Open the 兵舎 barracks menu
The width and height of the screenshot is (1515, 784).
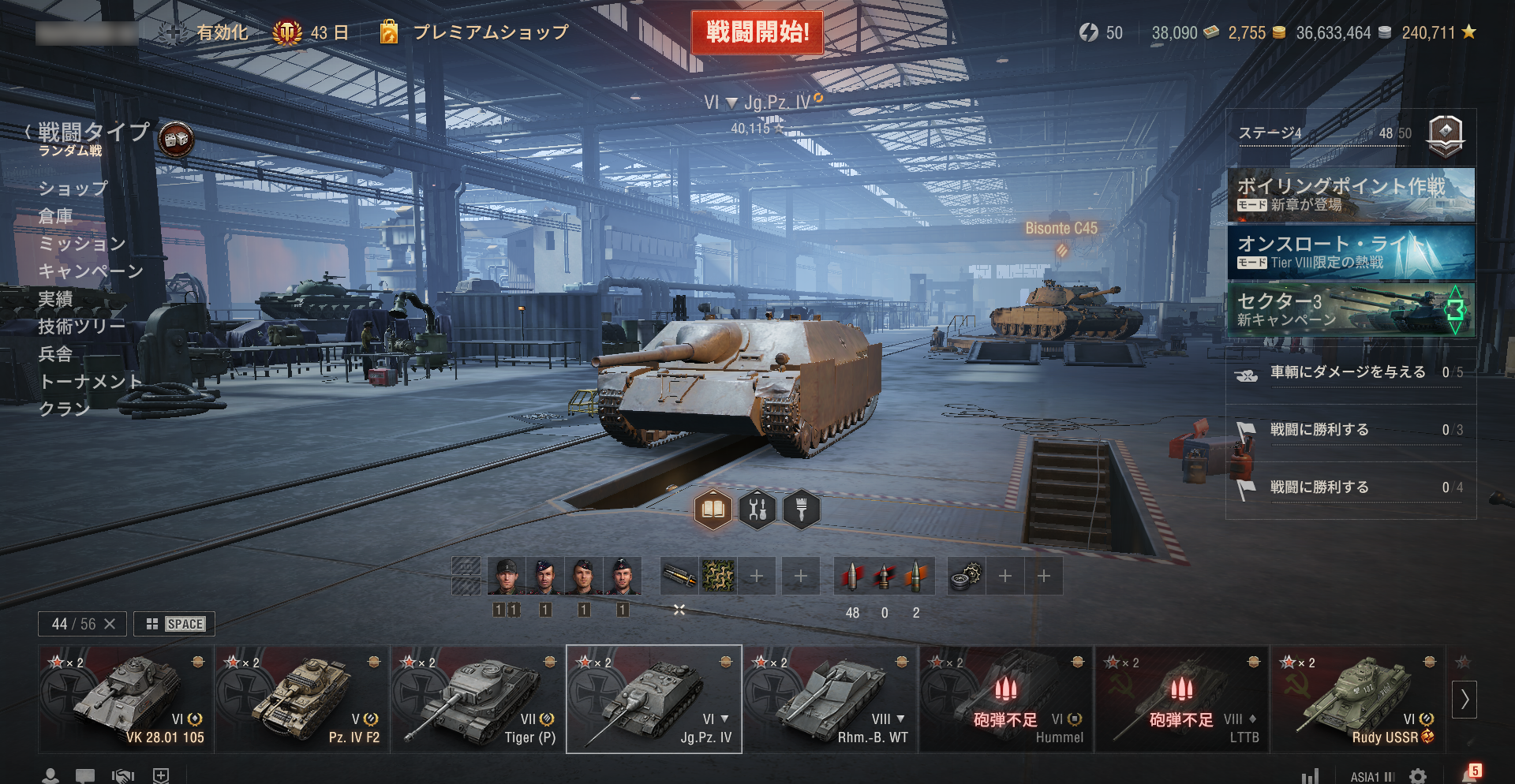(x=55, y=354)
